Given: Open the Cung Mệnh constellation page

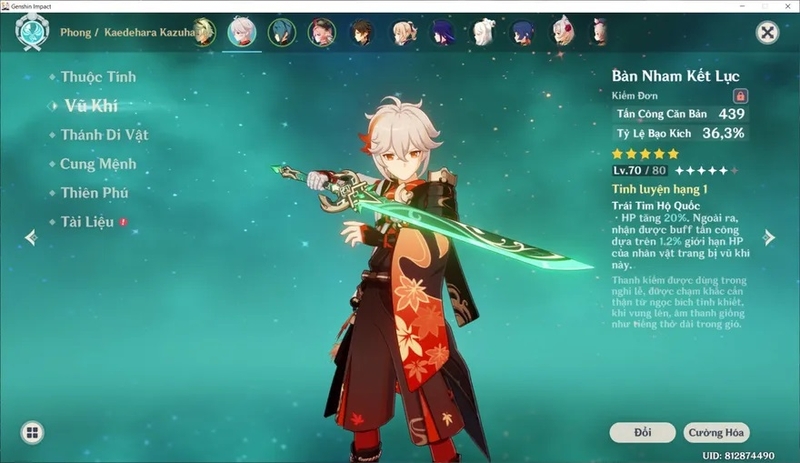Looking at the screenshot, I should pos(98,163).
